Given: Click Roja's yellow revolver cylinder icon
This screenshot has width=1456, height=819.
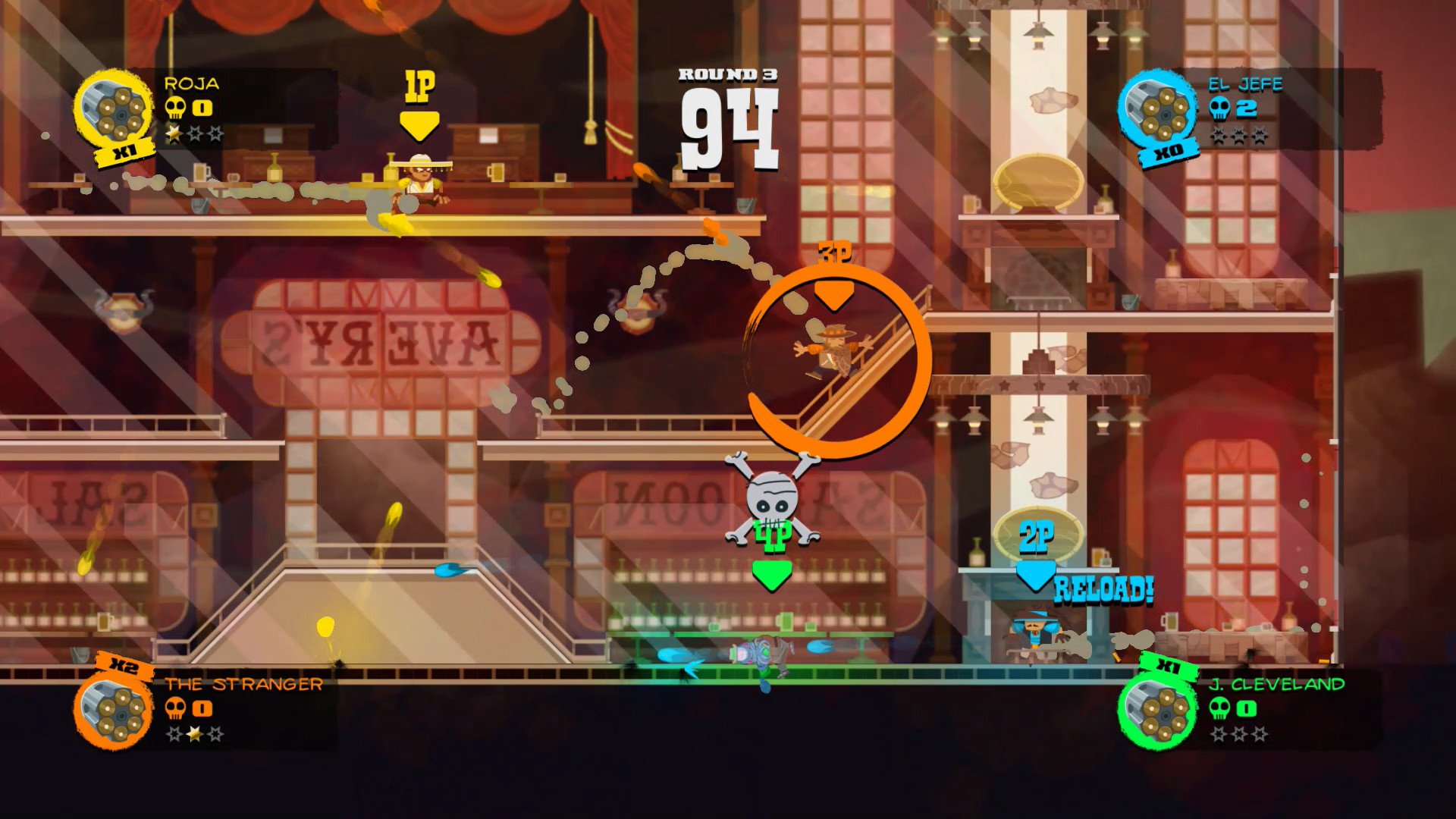Looking at the screenshot, I should (x=114, y=111).
